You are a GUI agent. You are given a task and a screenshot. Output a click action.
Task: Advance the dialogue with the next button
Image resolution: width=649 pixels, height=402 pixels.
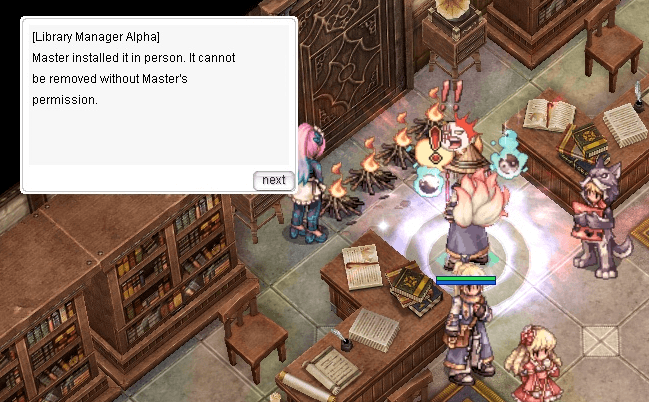tap(274, 180)
